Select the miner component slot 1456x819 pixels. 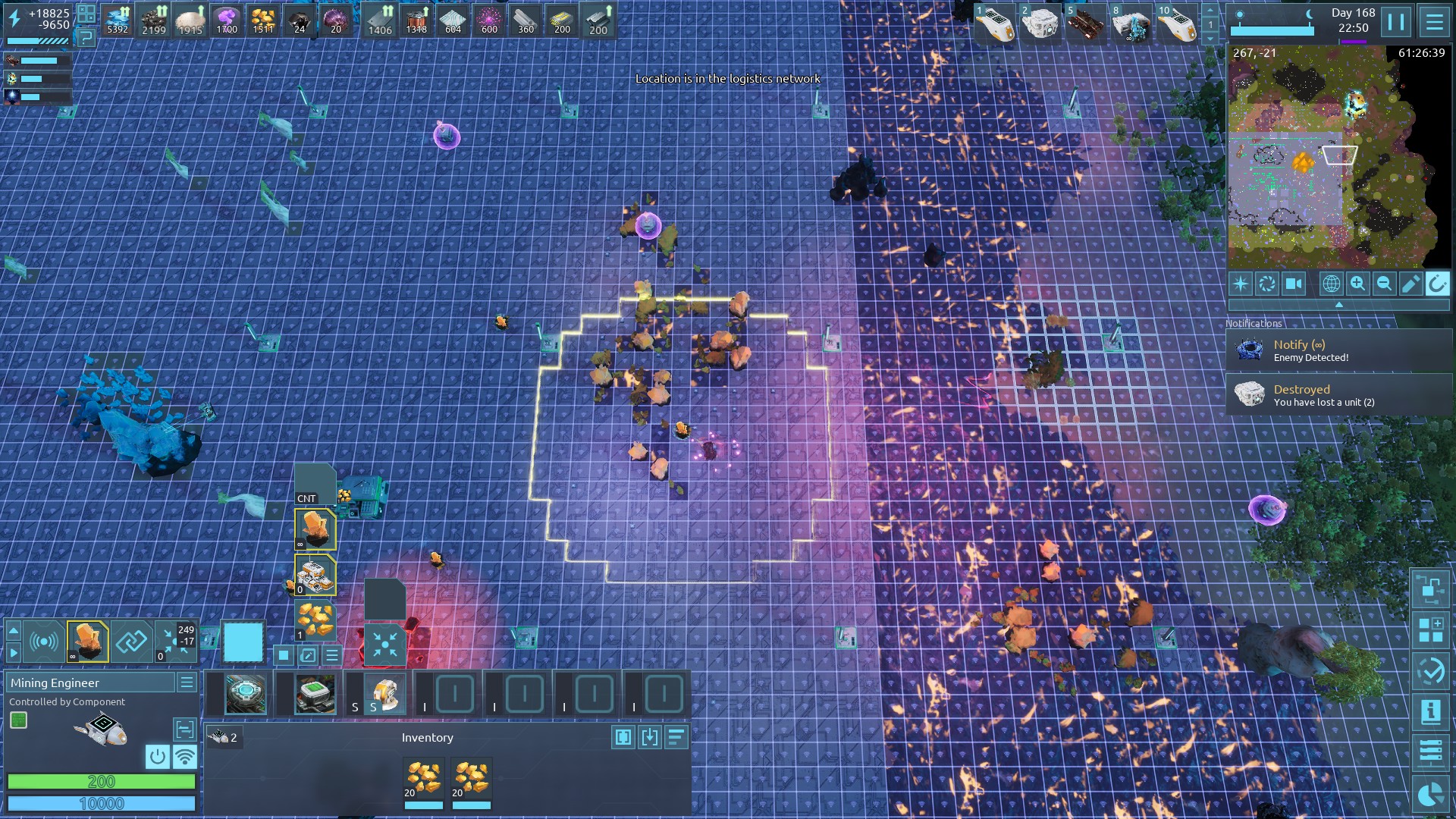pos(385,694)
